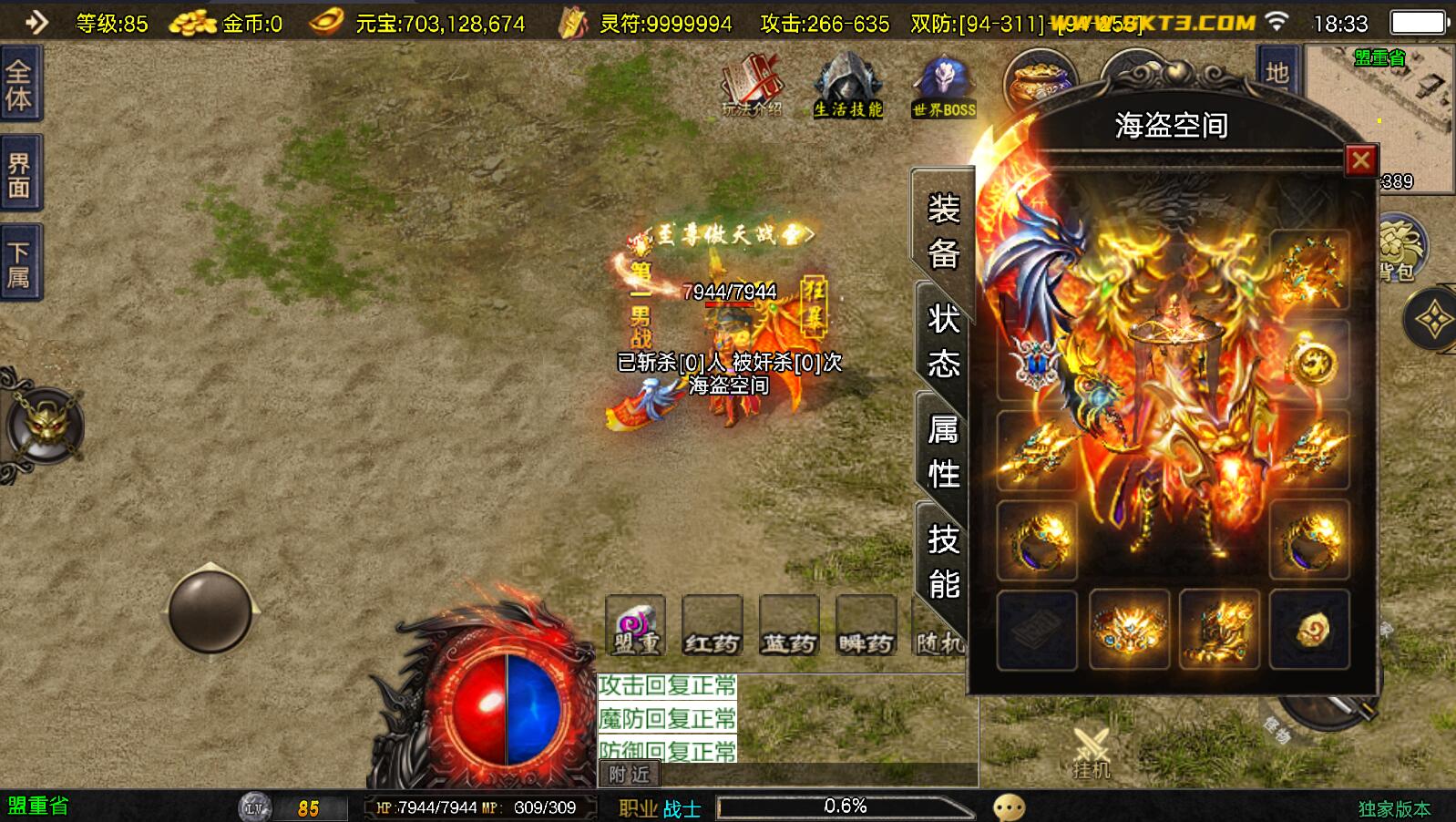Viewport: 1456px width, 822px height.
Task: Use the 红药 red potion slot
Action: pos(713,627)
